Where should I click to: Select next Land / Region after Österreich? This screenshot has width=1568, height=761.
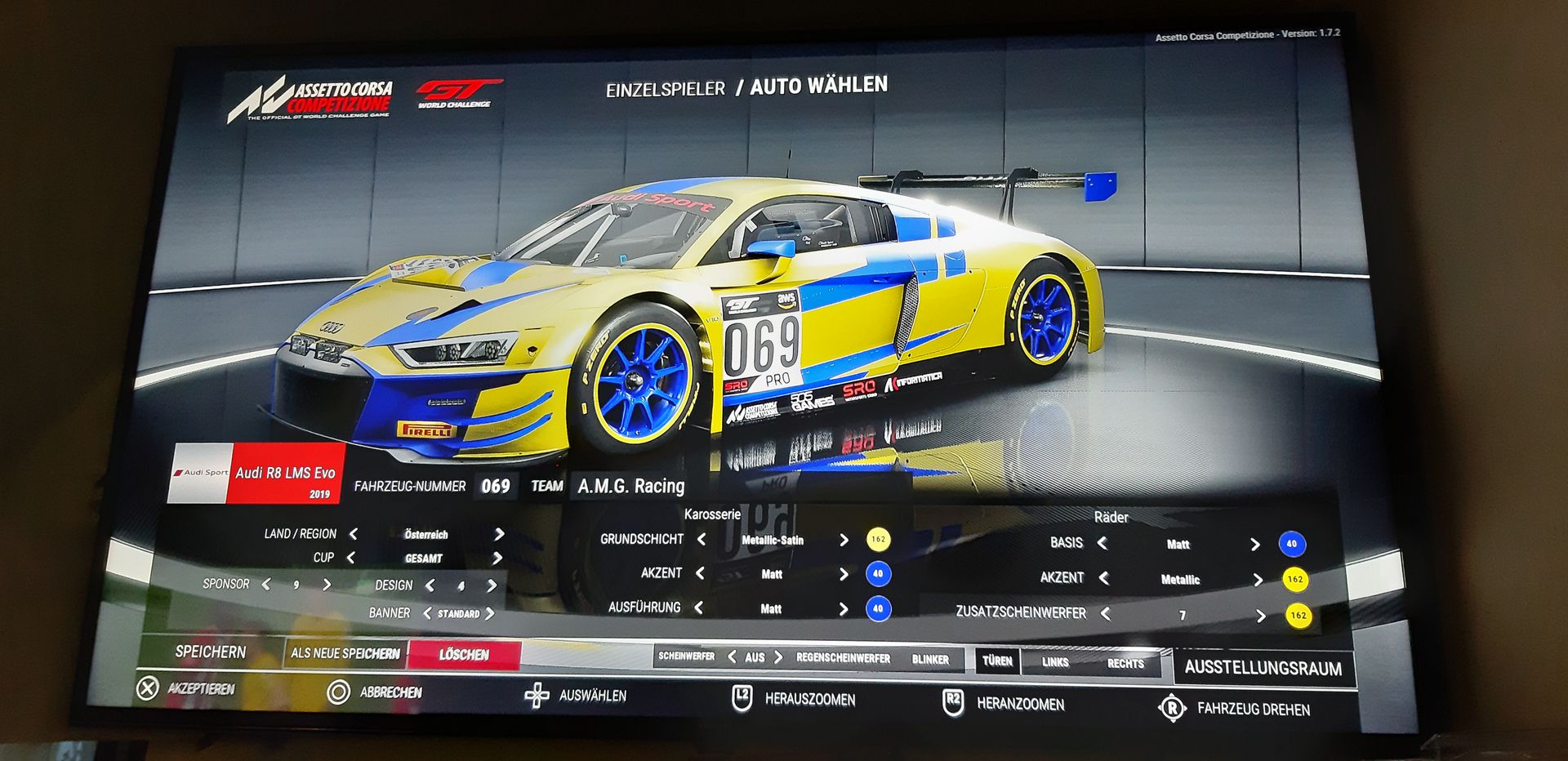coord(499,534)
